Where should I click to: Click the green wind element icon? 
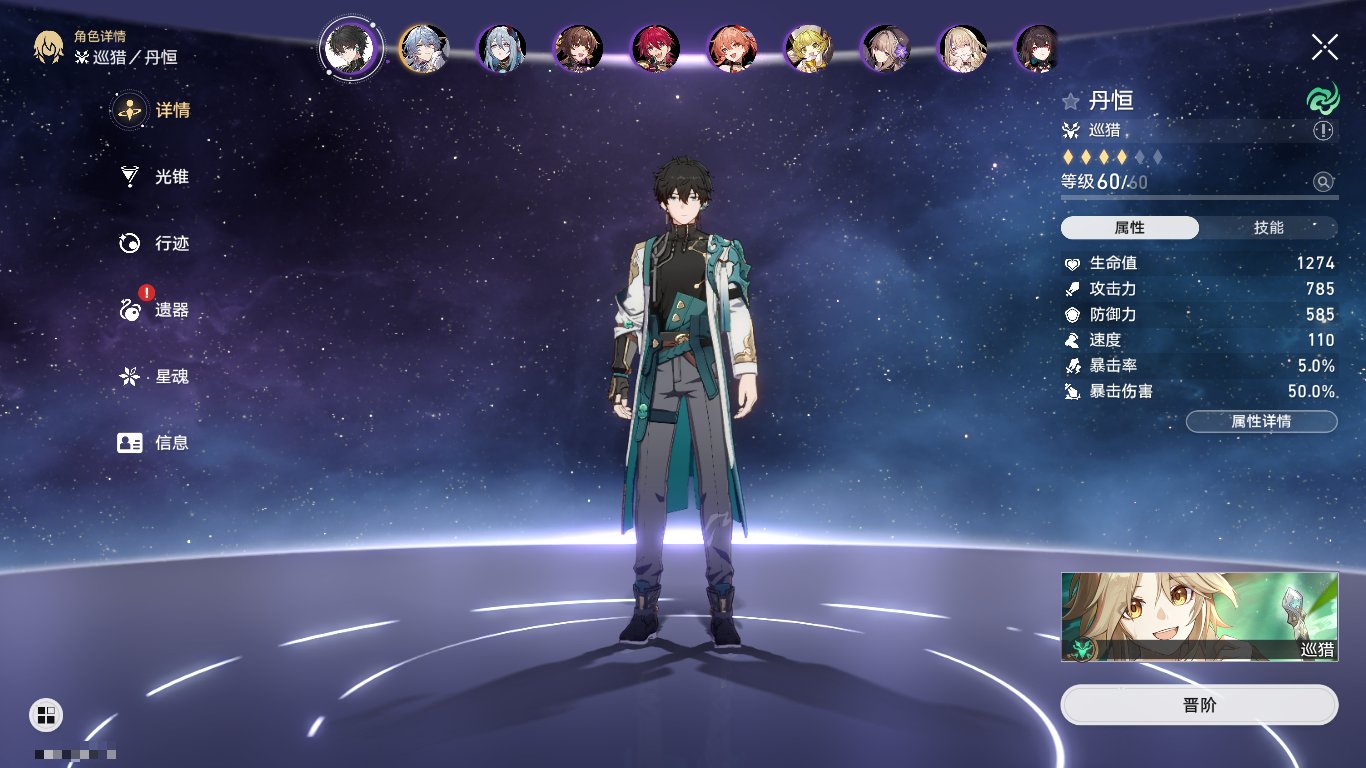click(1322, 99)
